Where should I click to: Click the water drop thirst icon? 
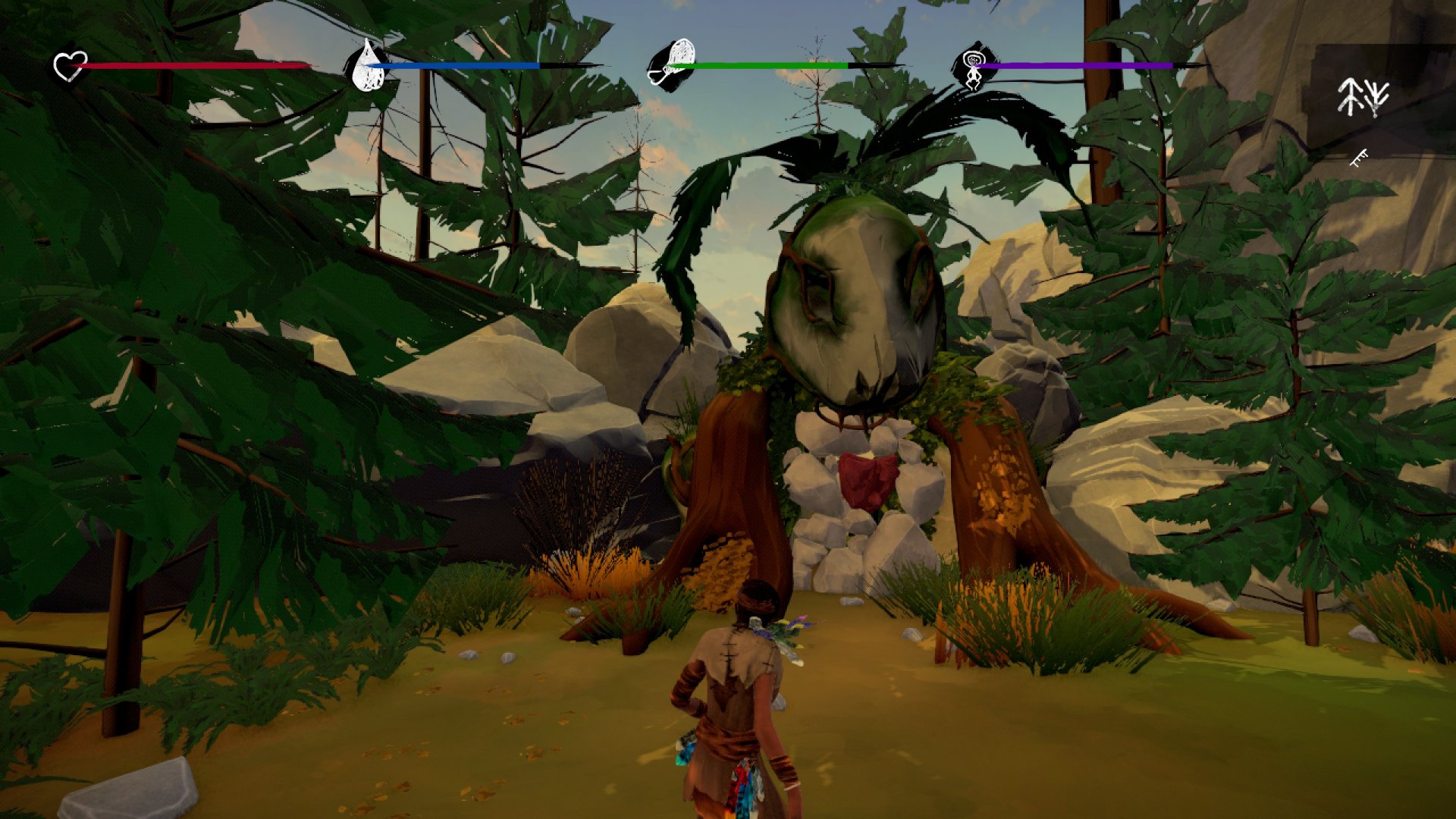point(368,66)
